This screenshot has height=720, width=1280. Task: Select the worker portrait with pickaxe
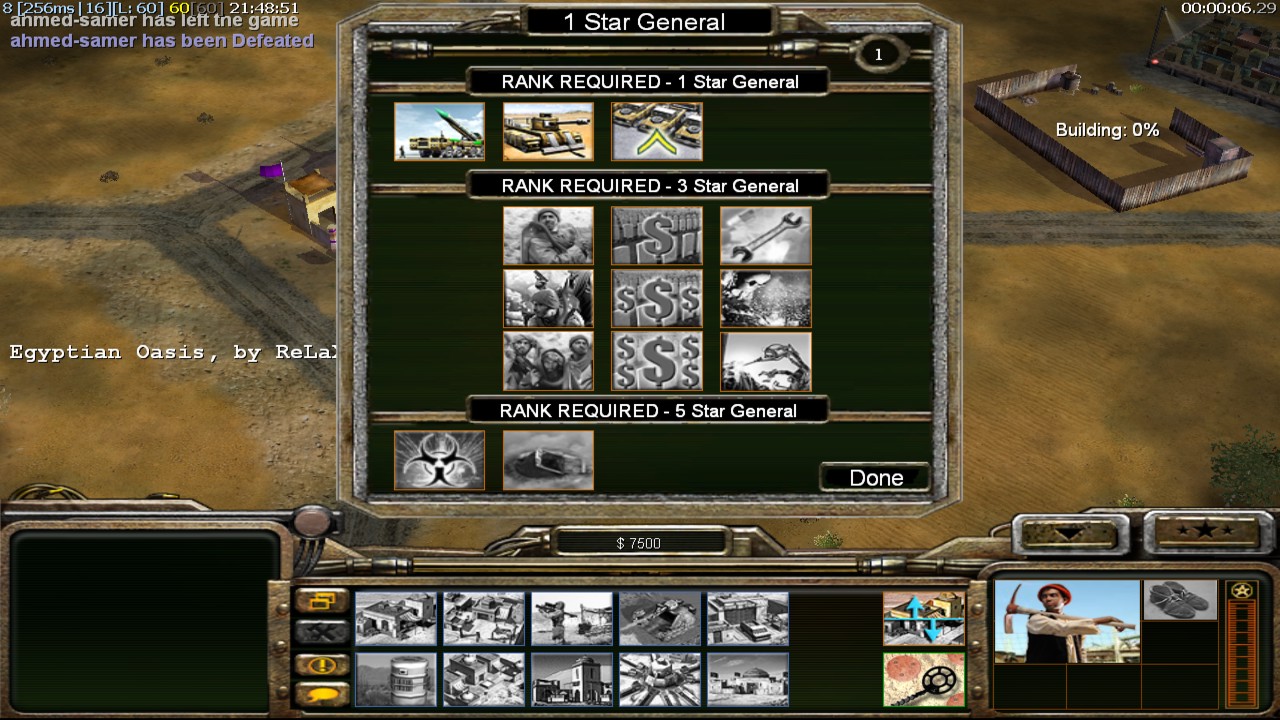[1066, 621]
